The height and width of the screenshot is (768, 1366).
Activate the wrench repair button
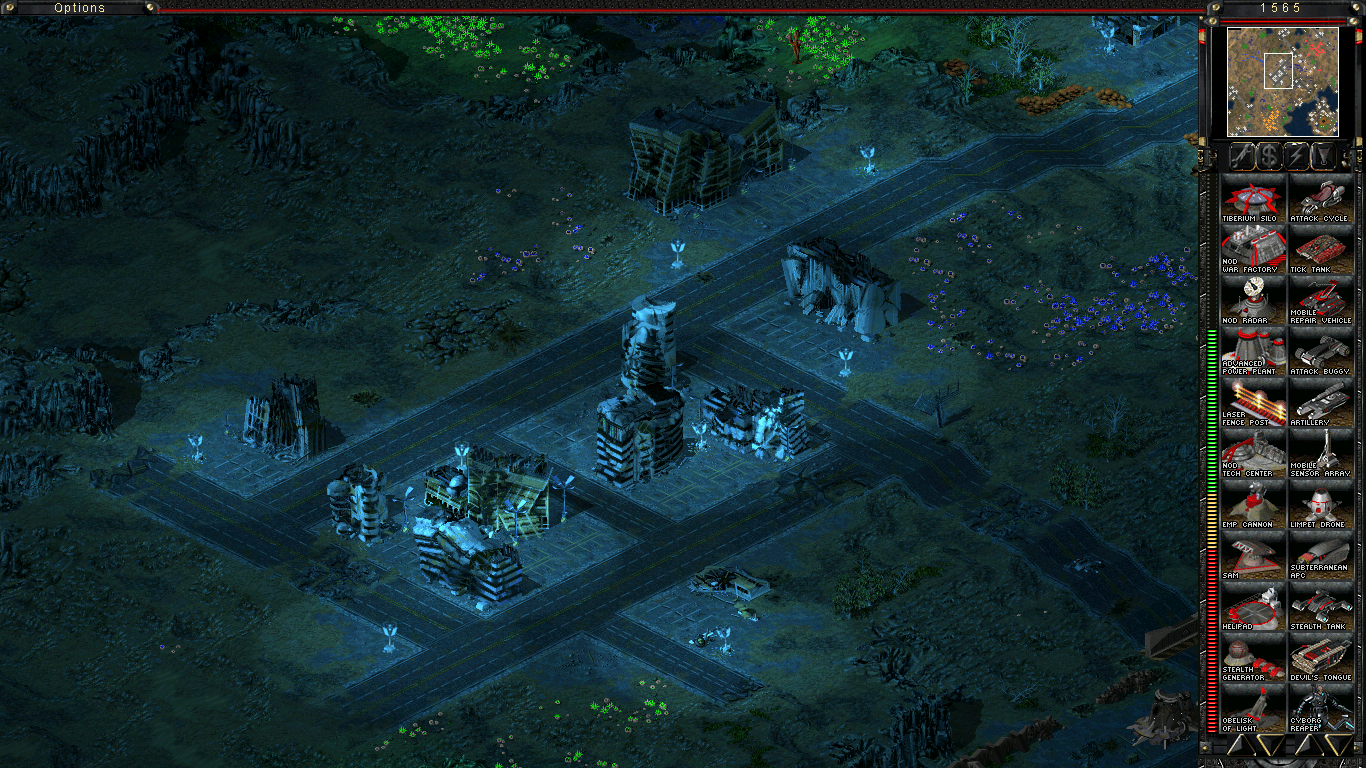1241,156
